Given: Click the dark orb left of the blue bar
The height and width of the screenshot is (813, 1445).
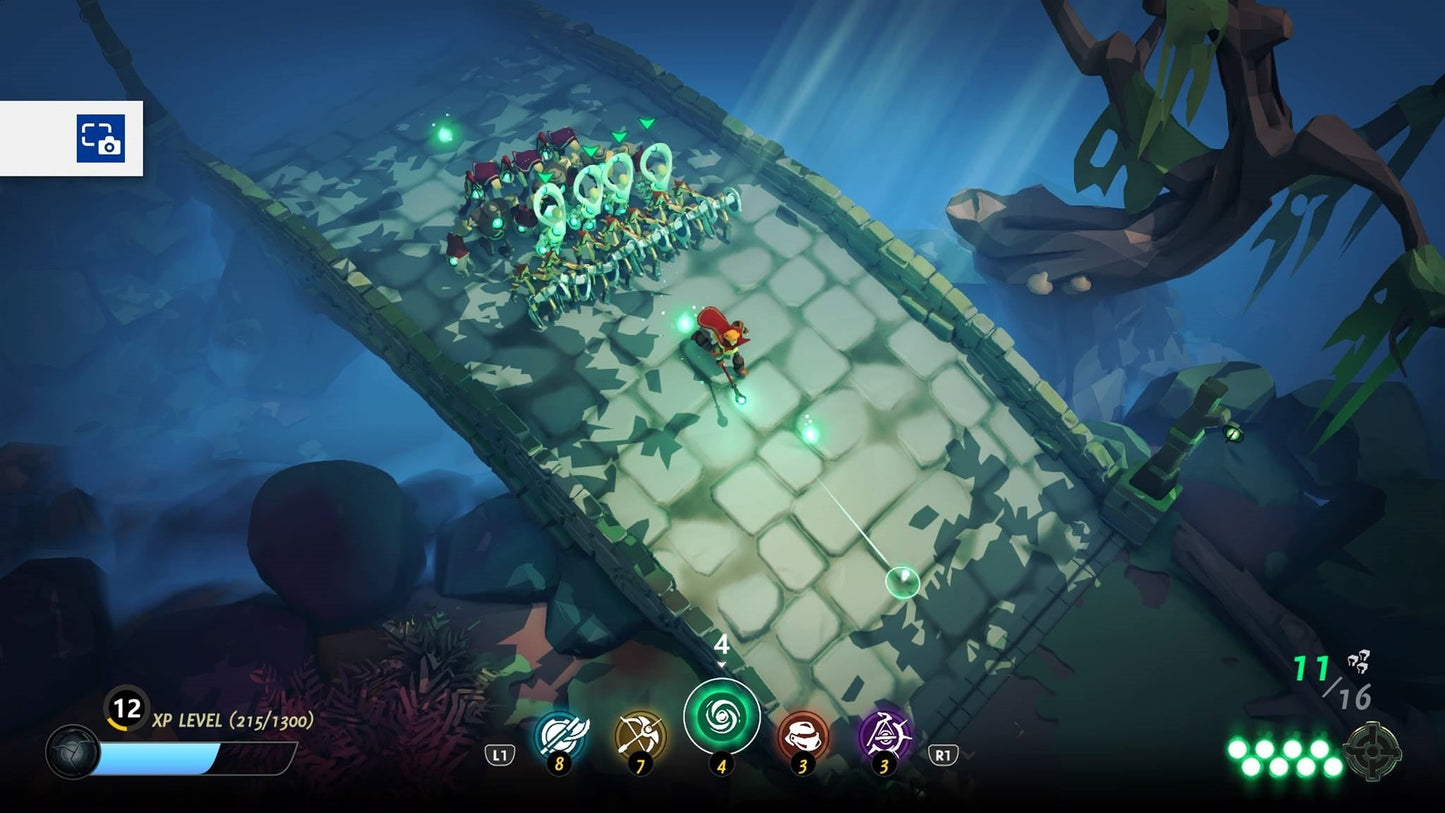Looking at the screenshot, I should click(72, 752).
